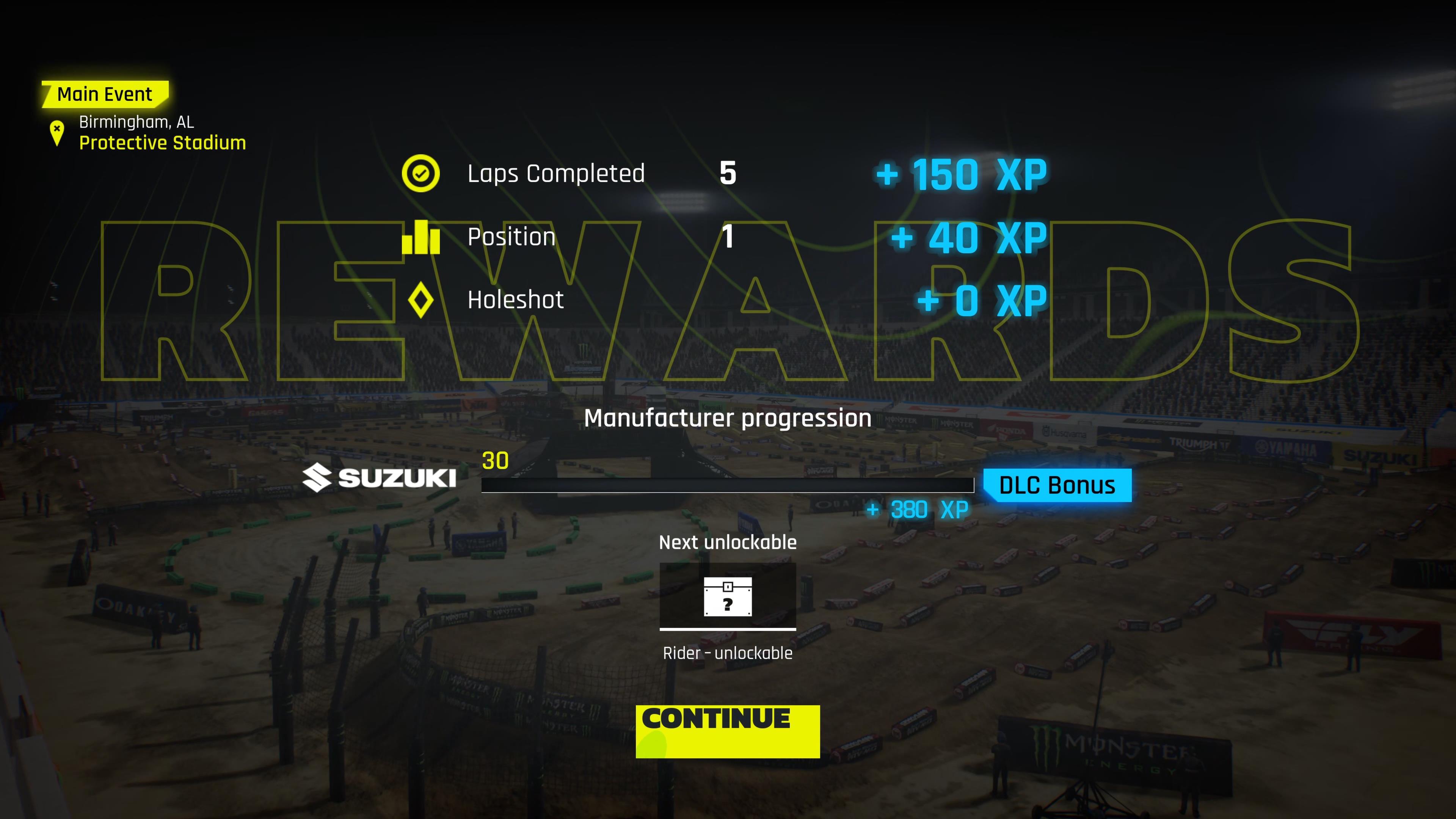Click the Suzuki progression bar
Screen dimensions: 1456x819
pos(728,485)
